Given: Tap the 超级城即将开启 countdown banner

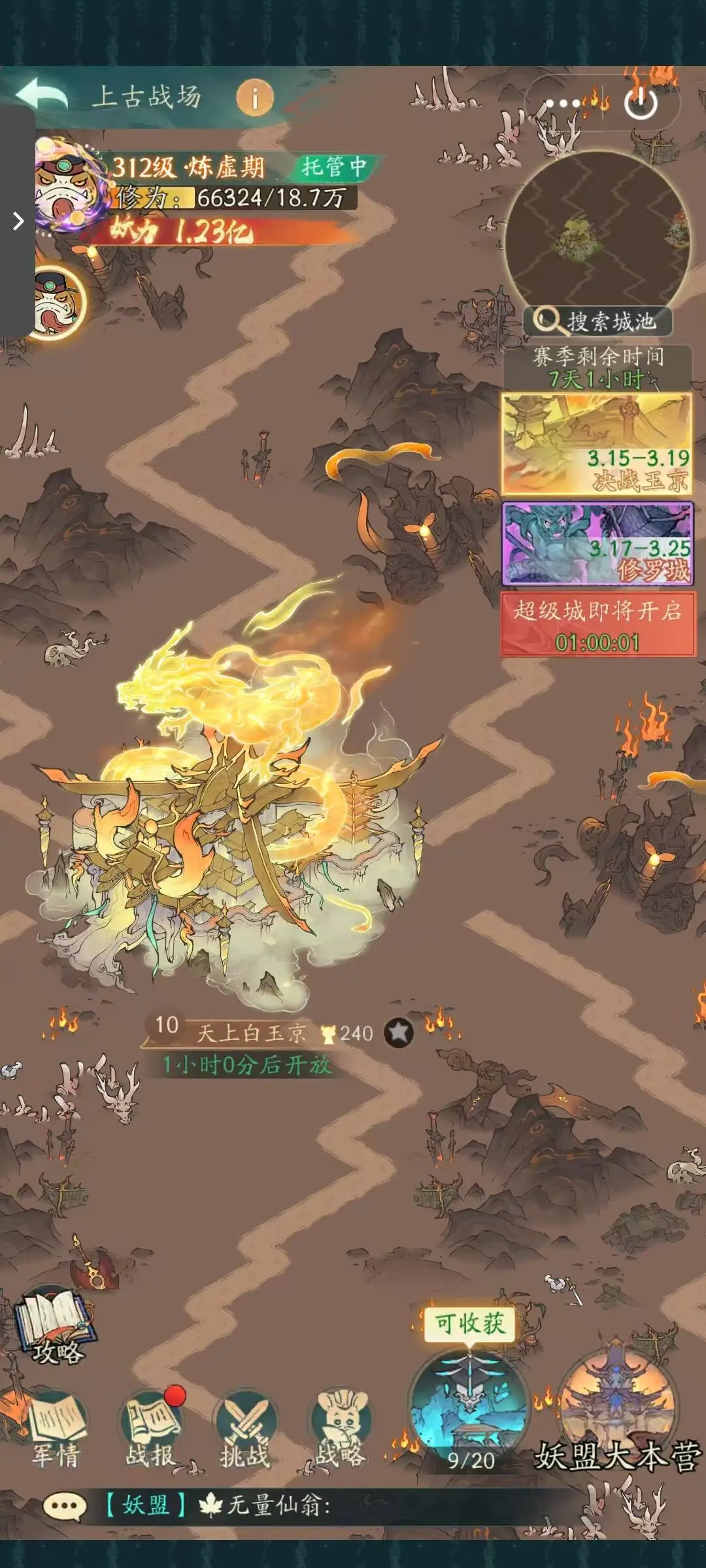Looking at the screenshot, I should (x=597, y=625).
